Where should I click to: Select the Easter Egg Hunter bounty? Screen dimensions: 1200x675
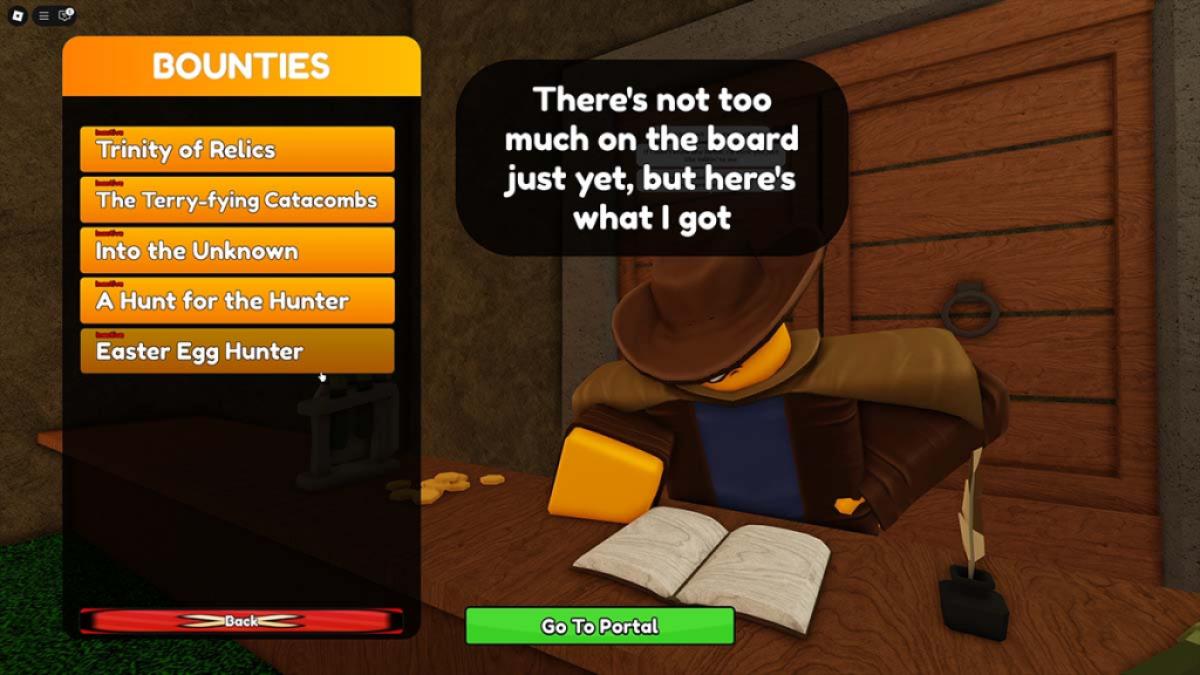[x=237, y=351]
